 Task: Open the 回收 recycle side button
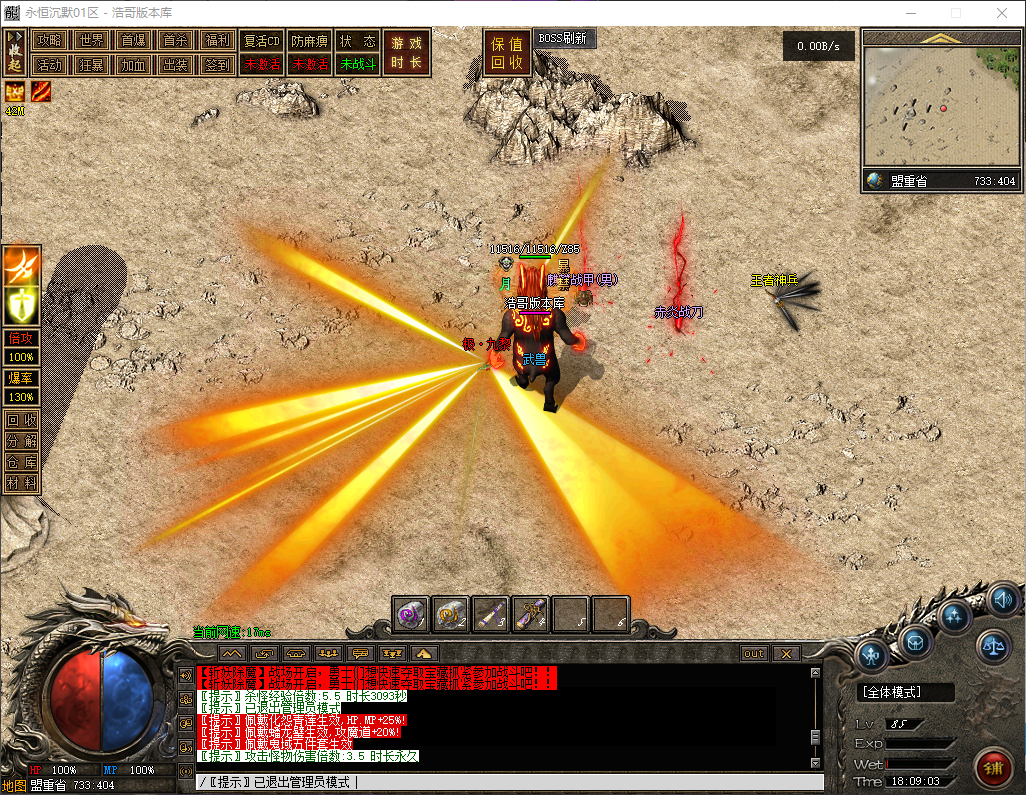22,421
